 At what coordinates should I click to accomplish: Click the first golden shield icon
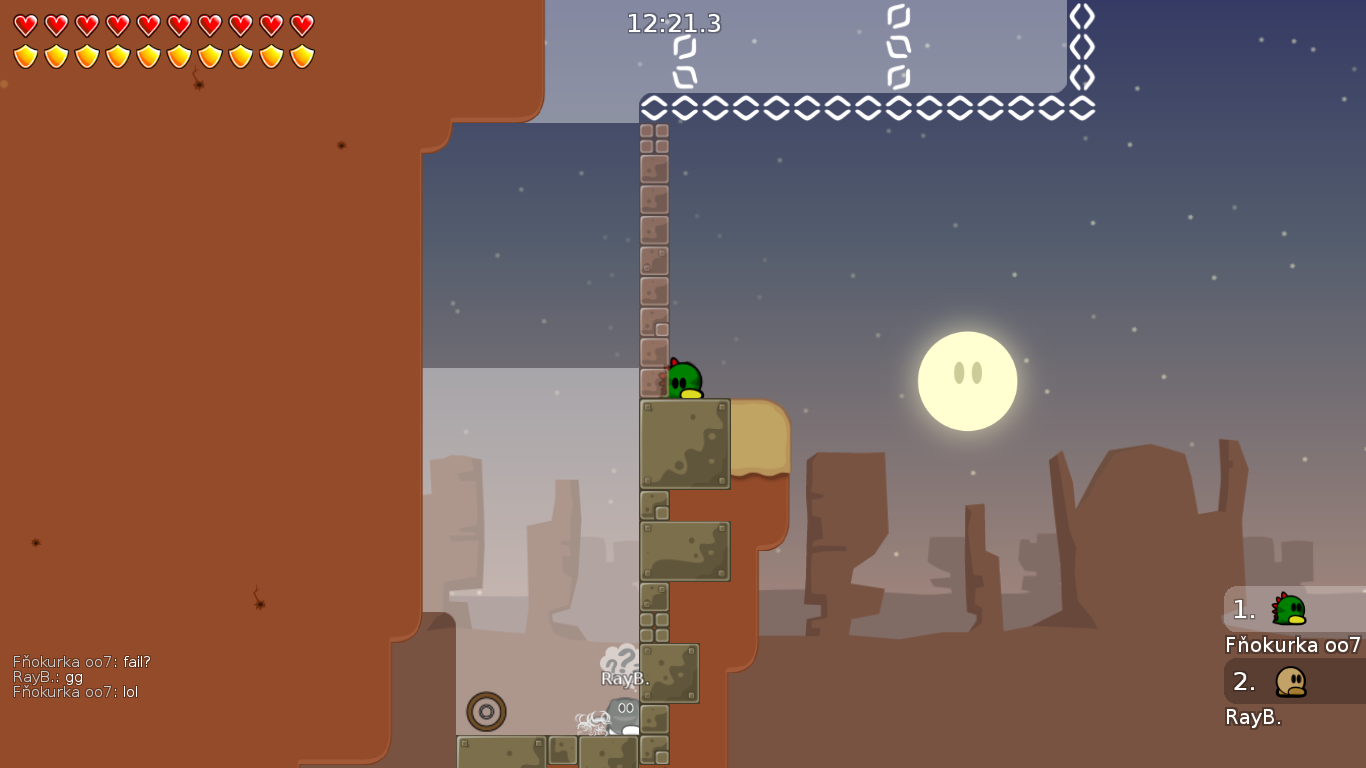tap(24, 56)
